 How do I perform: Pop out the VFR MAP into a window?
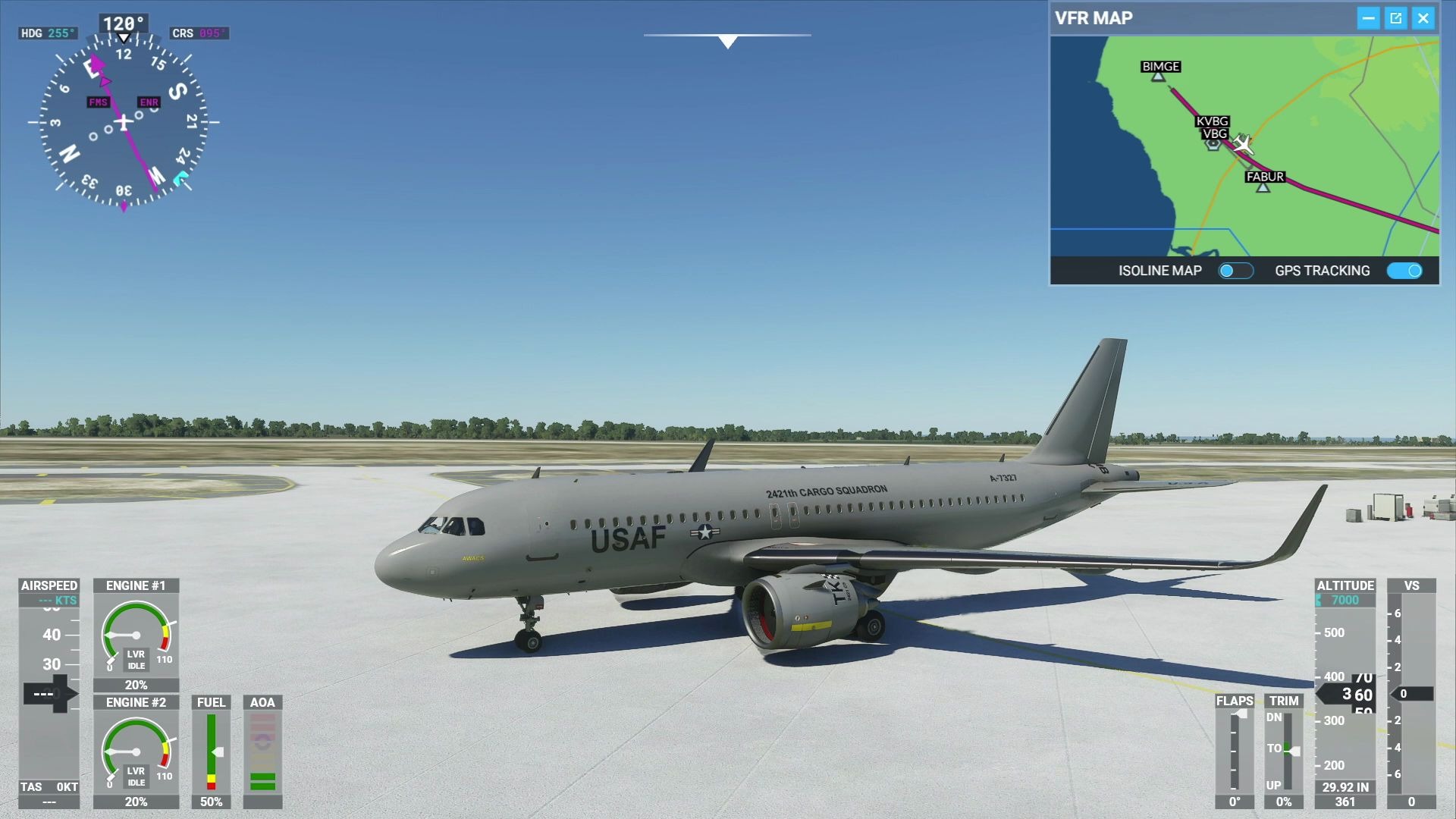(1396, 17)
